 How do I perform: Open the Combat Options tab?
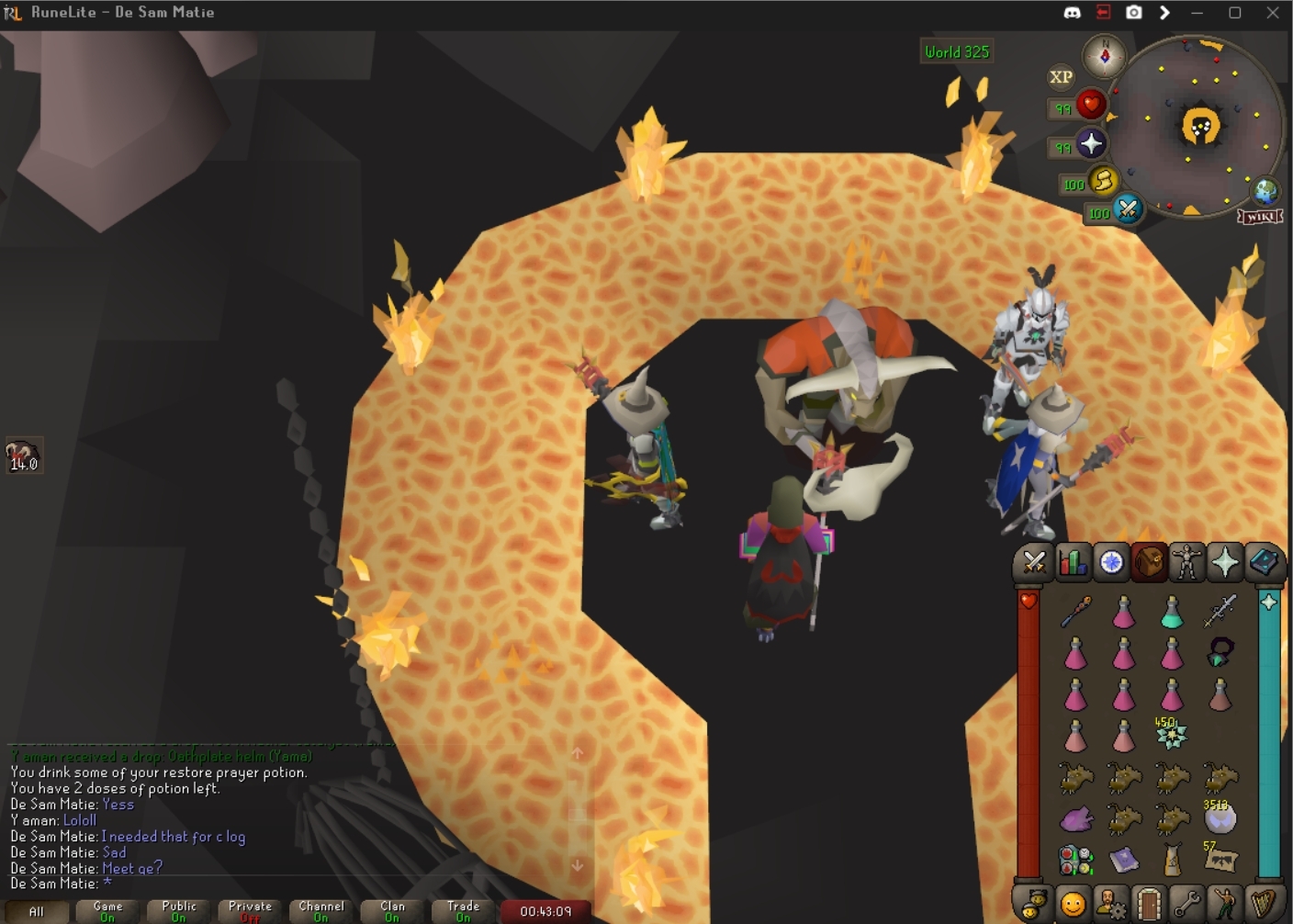1034,562
